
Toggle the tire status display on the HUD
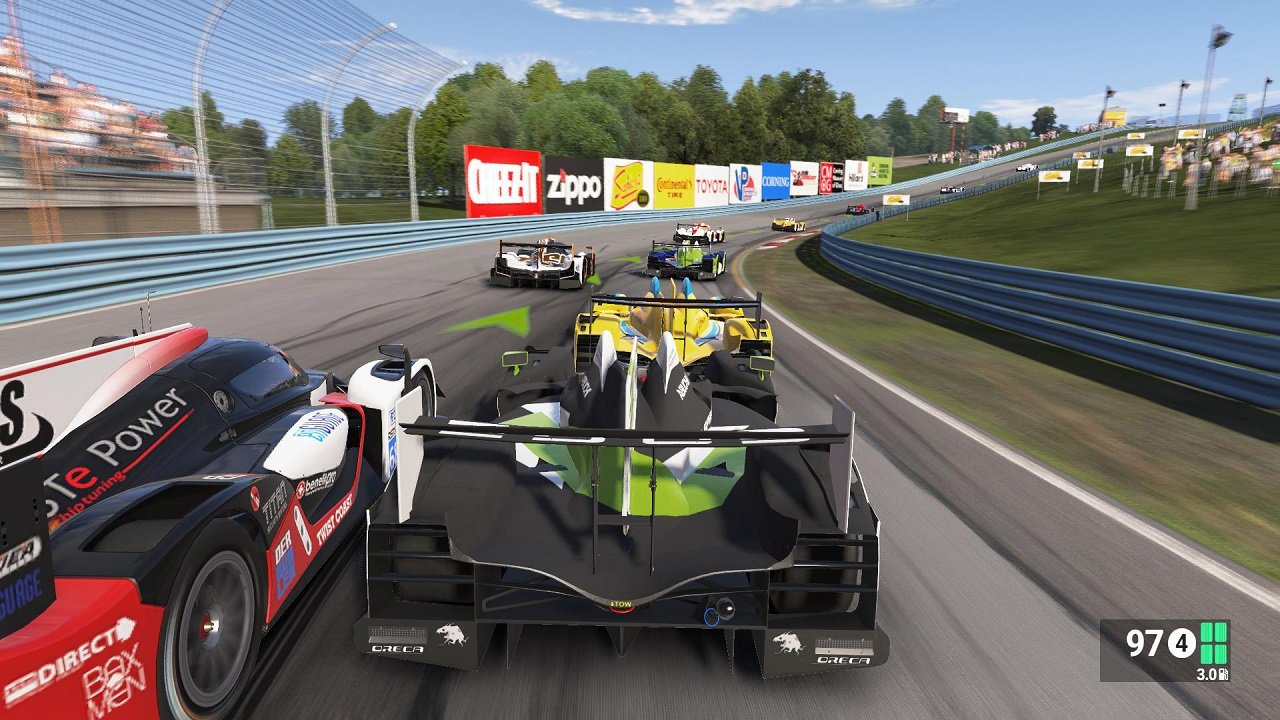click(1213, 642)
